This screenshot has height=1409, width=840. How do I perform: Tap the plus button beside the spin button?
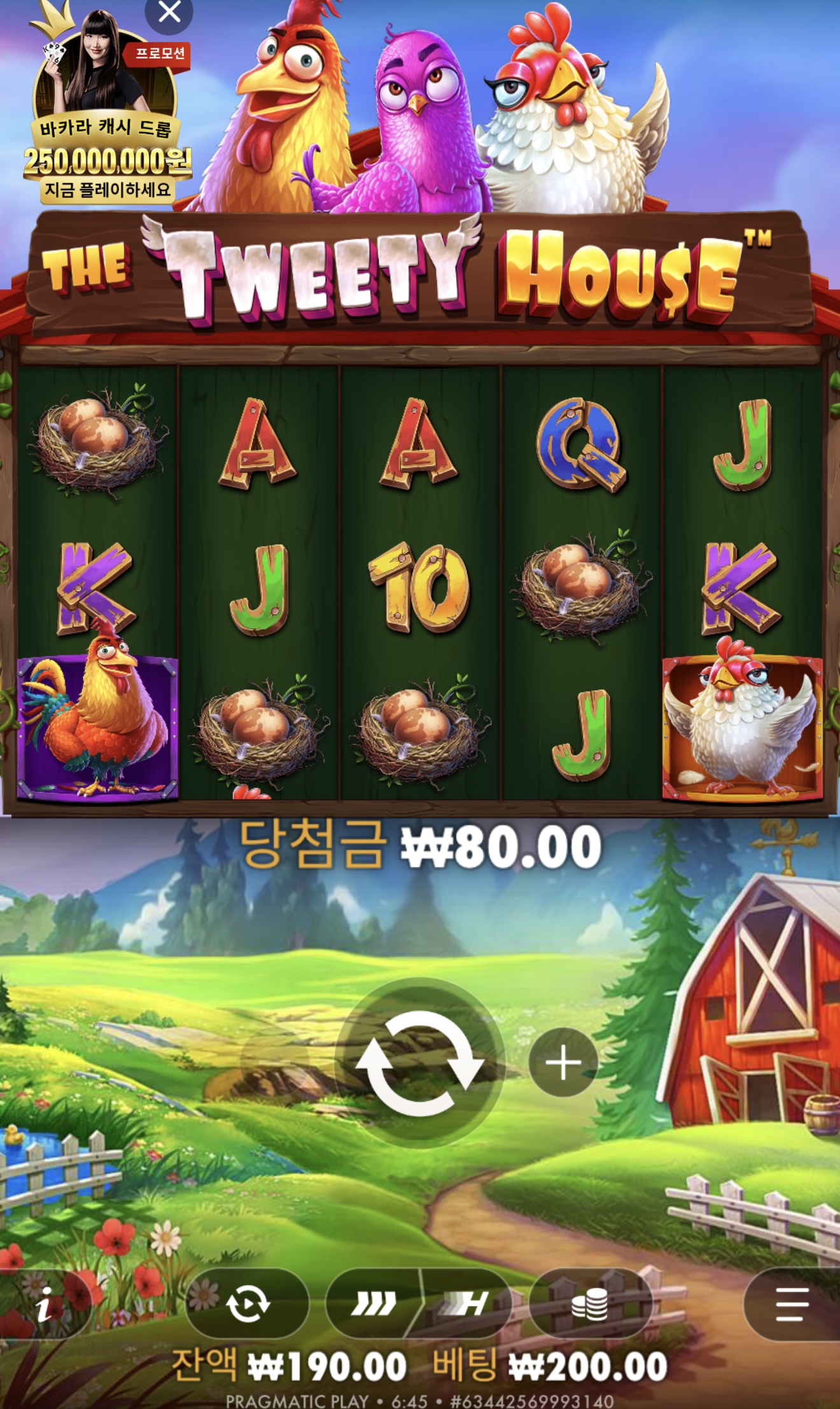(563, 1063)
